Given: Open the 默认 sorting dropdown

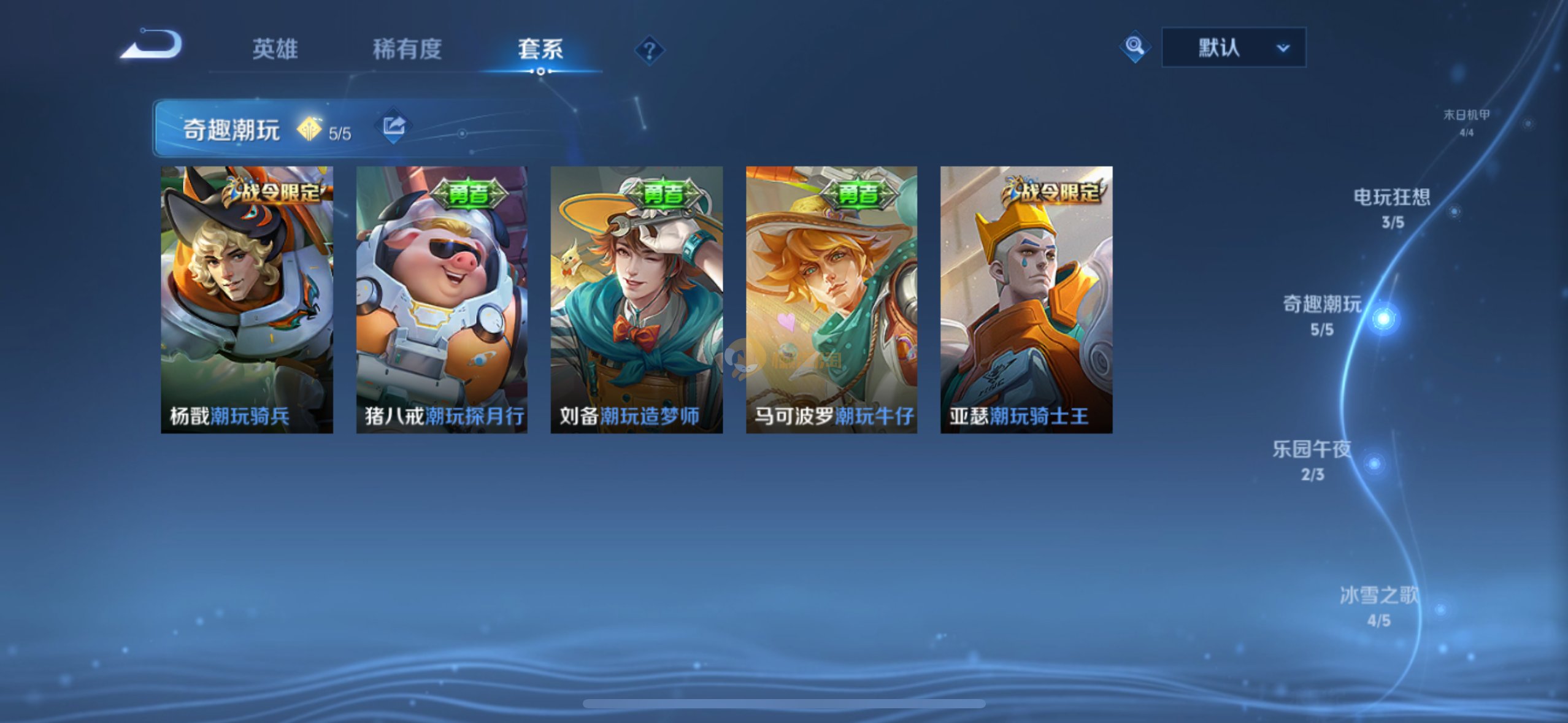Looking at the screenshot, I should [1233, 47].
